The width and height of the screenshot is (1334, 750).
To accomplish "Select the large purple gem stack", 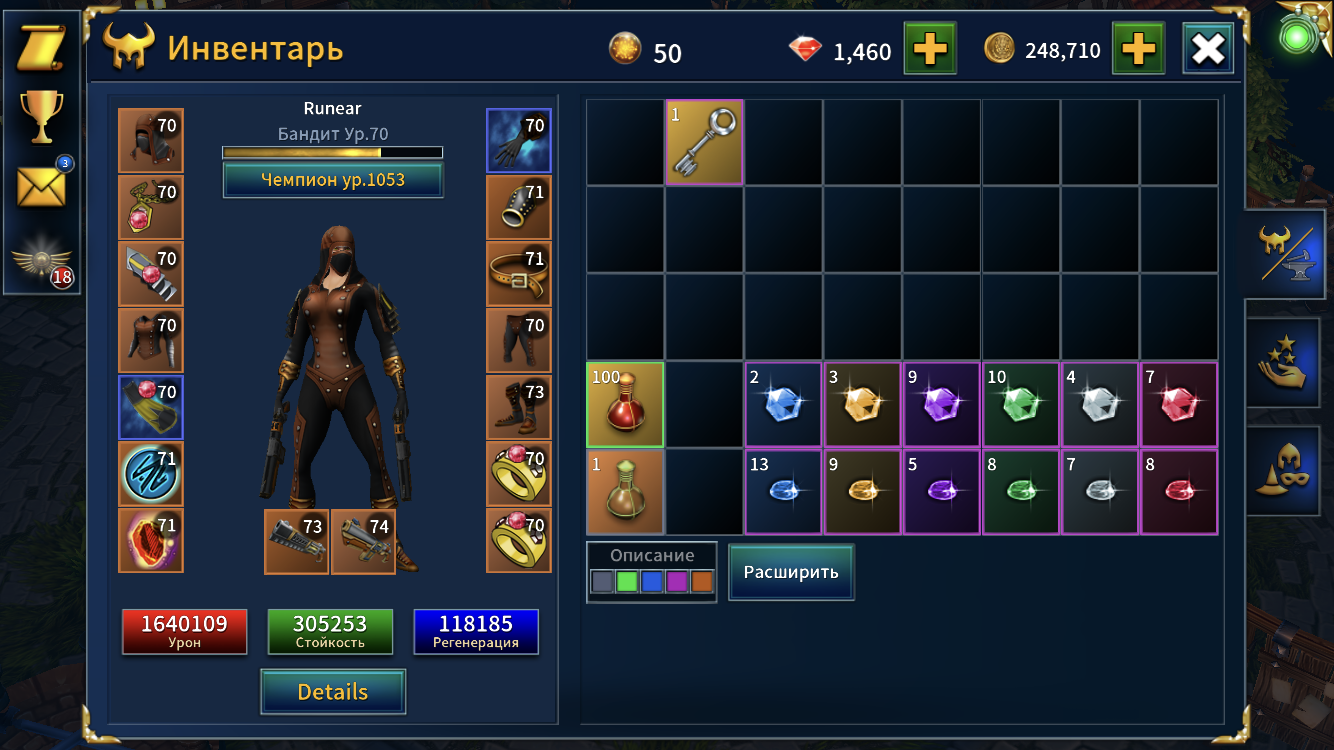I will coord(942,404).
